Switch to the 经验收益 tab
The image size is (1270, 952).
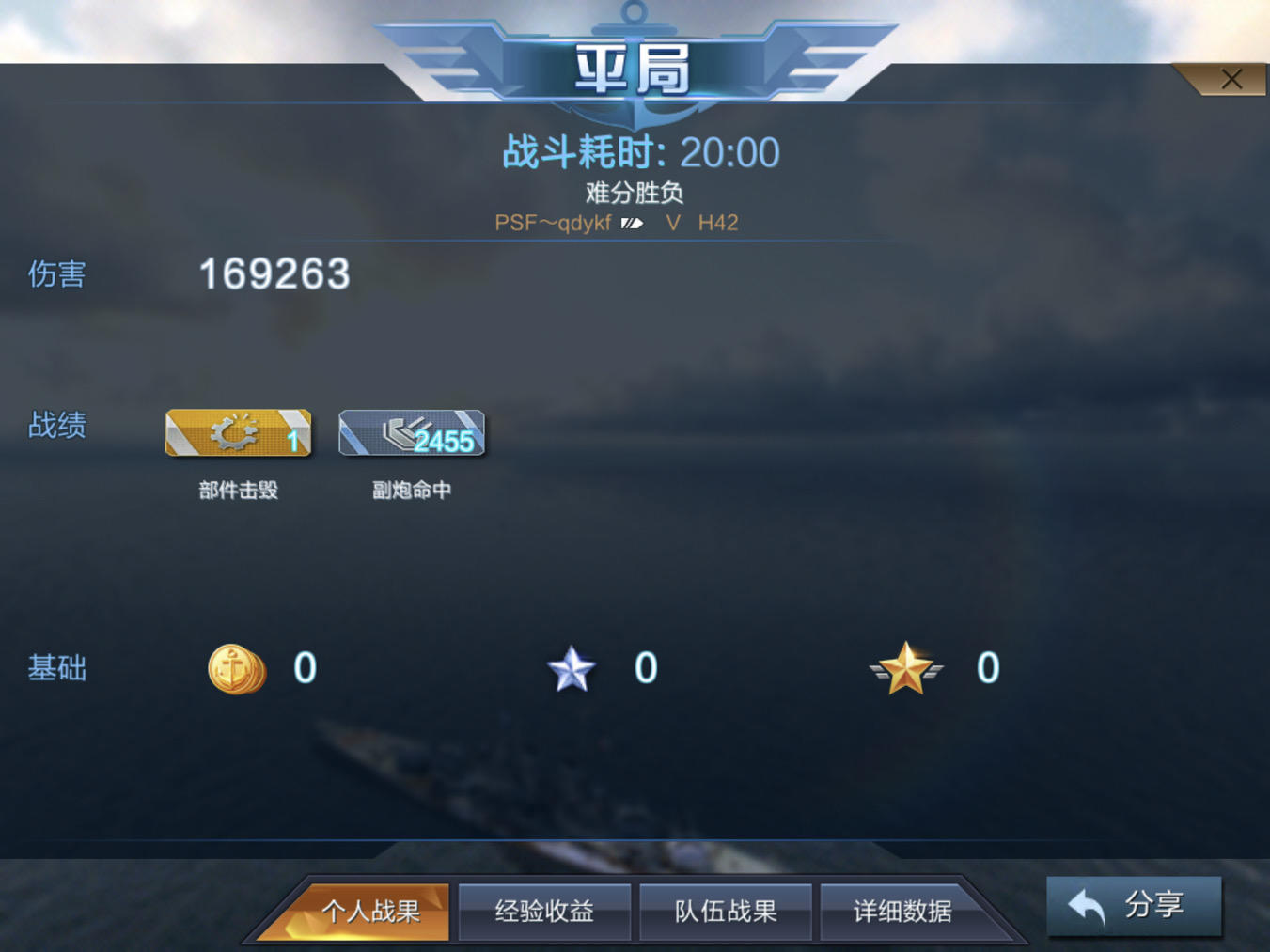pos(543,910)
